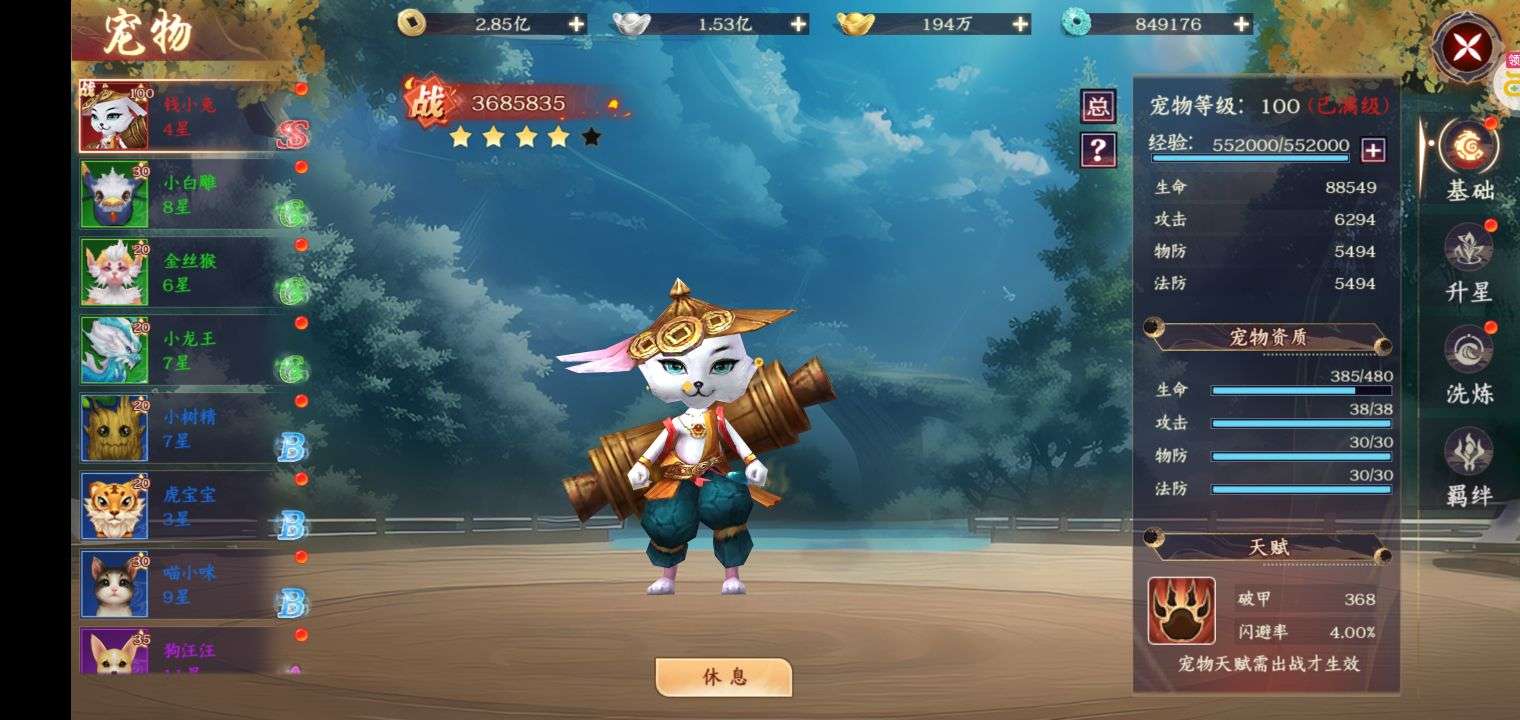Open the 升星 star upgrade tab

[1469, 262]
